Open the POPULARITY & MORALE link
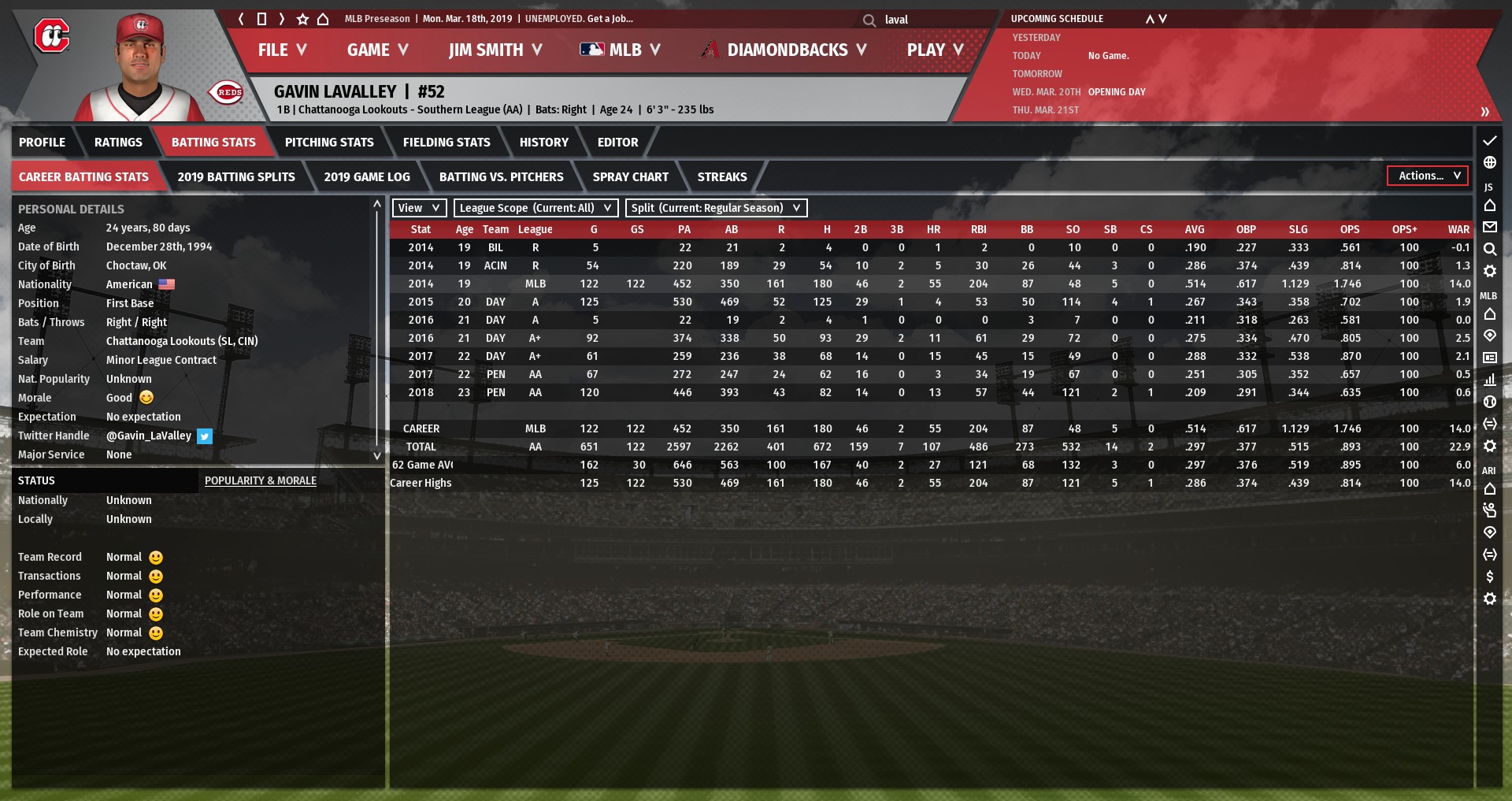The image size is (1512, 801). point(261,480)
